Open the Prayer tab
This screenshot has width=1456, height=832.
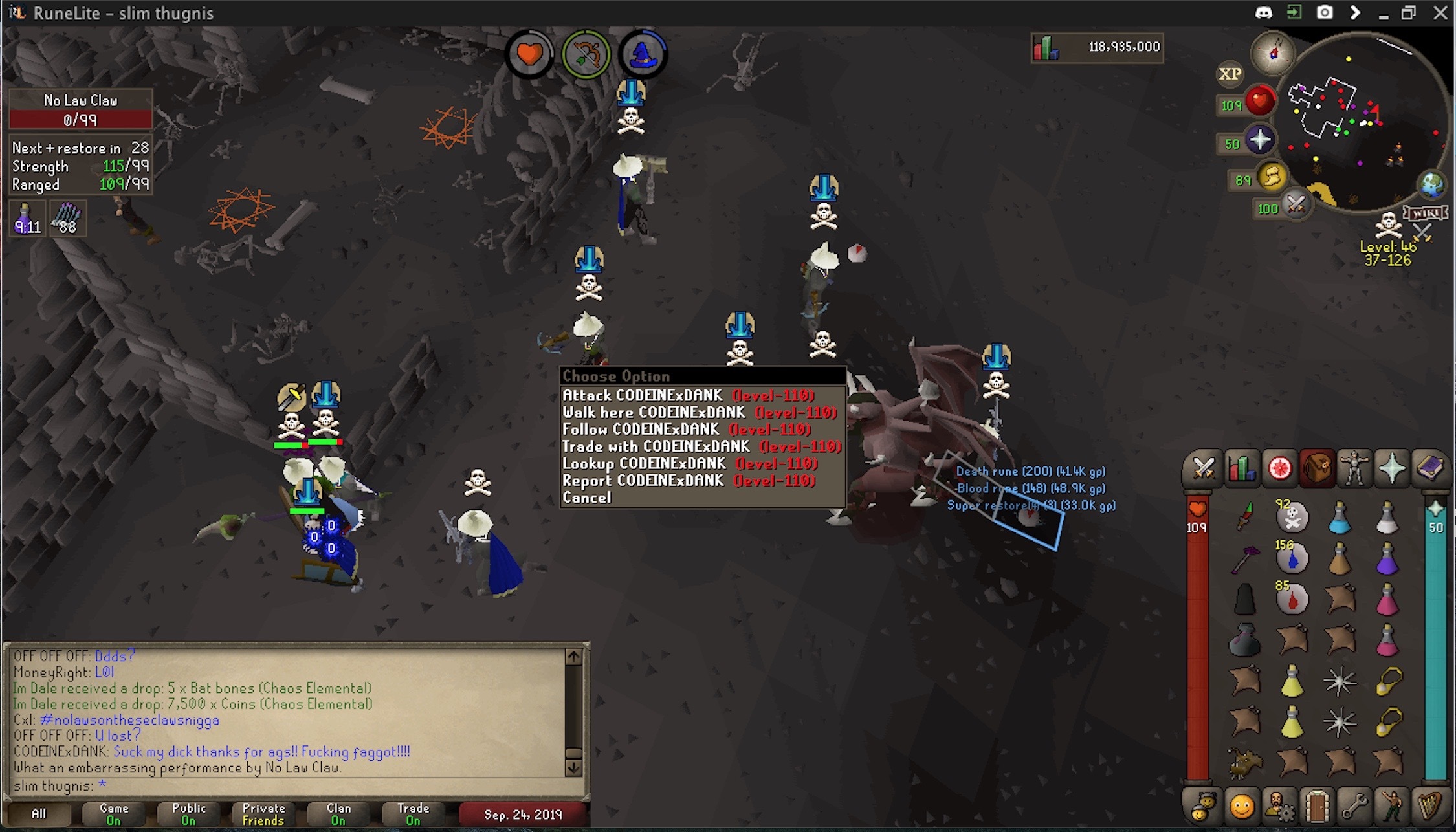1392,468
